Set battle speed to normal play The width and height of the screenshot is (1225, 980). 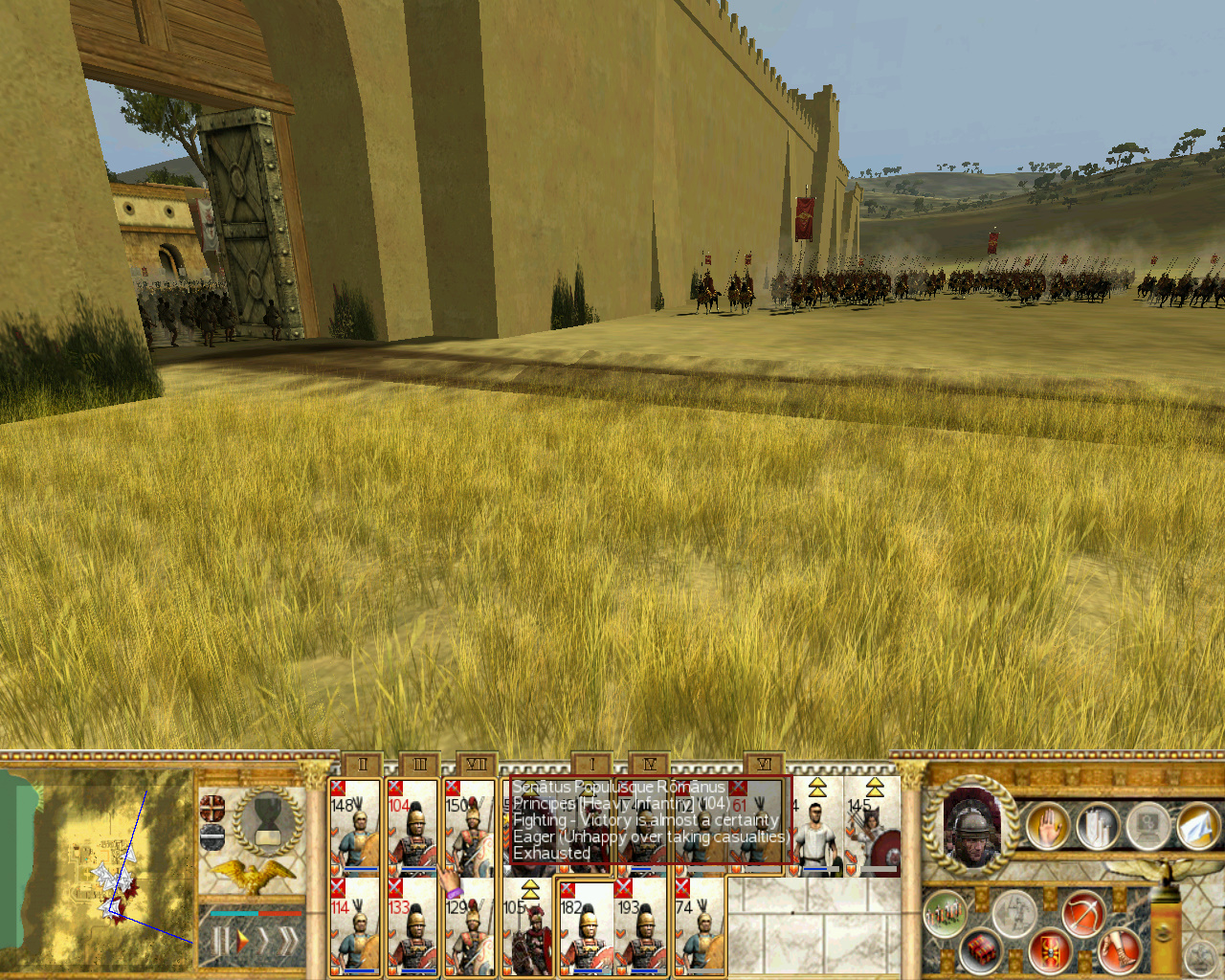243,942
